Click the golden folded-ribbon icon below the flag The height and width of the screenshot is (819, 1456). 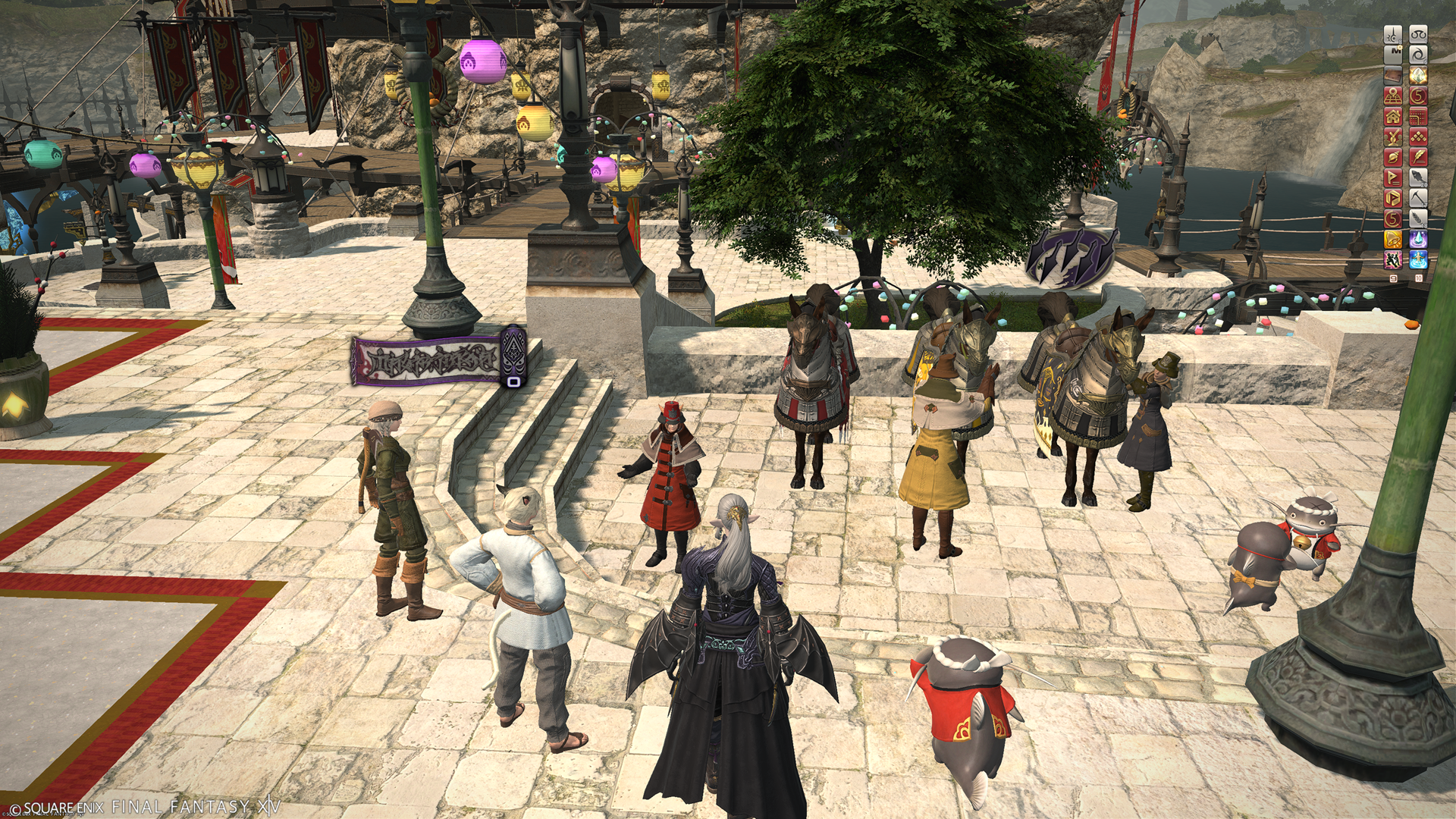1393,199
